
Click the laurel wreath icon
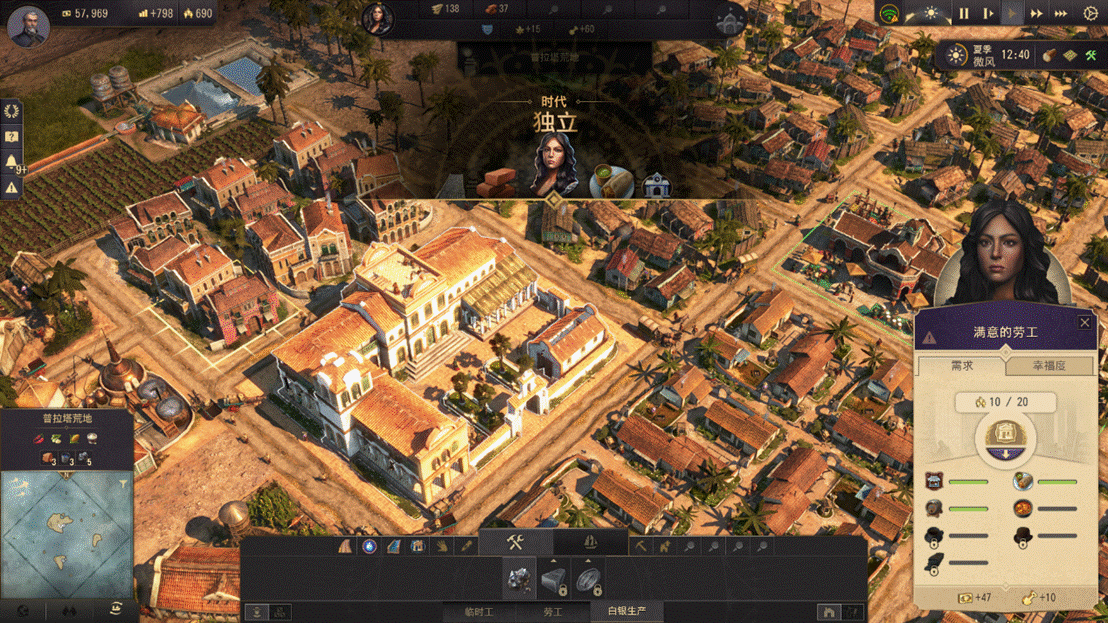point(12,111)
